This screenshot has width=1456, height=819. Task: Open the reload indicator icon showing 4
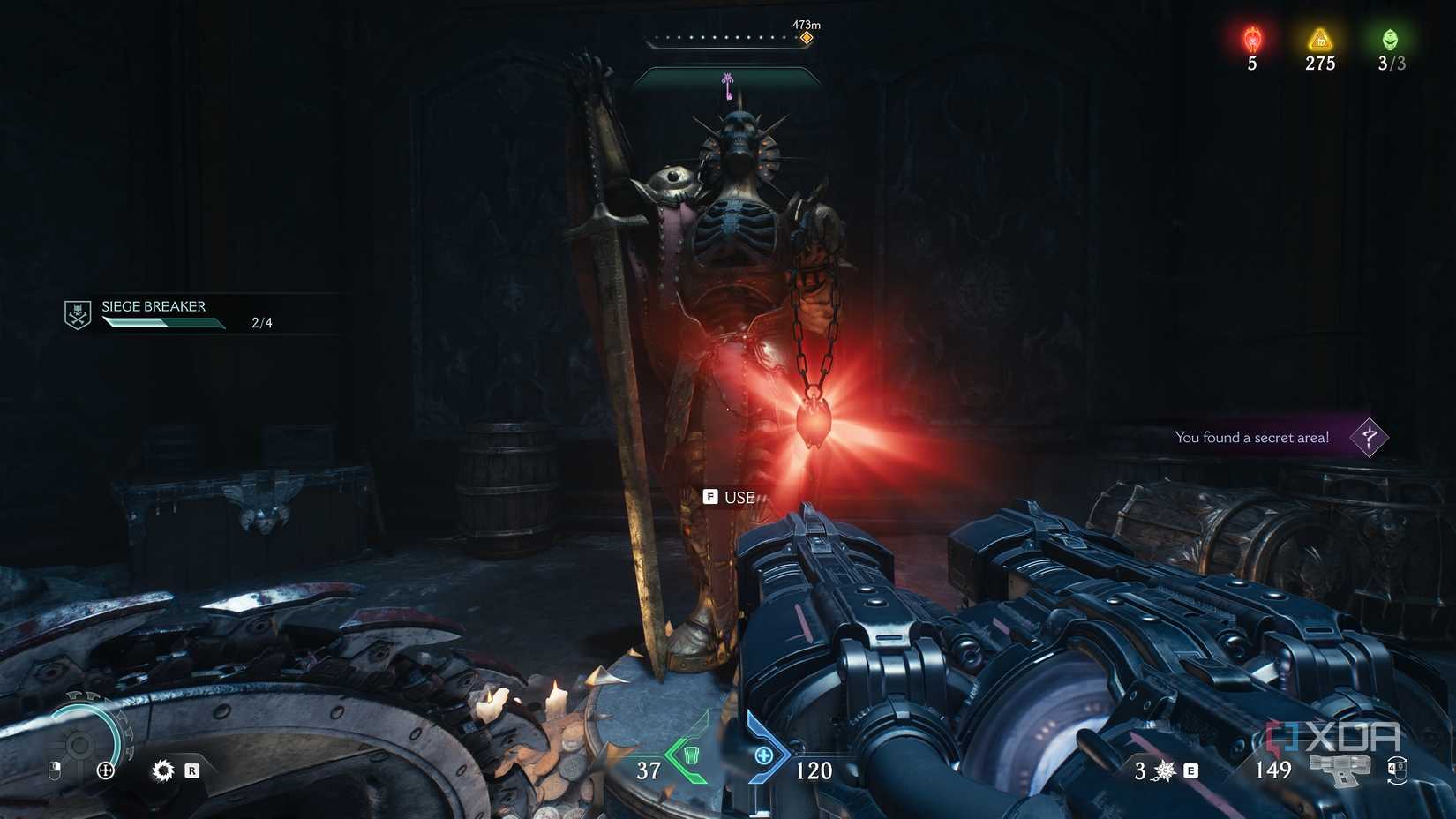(1395, 768)
